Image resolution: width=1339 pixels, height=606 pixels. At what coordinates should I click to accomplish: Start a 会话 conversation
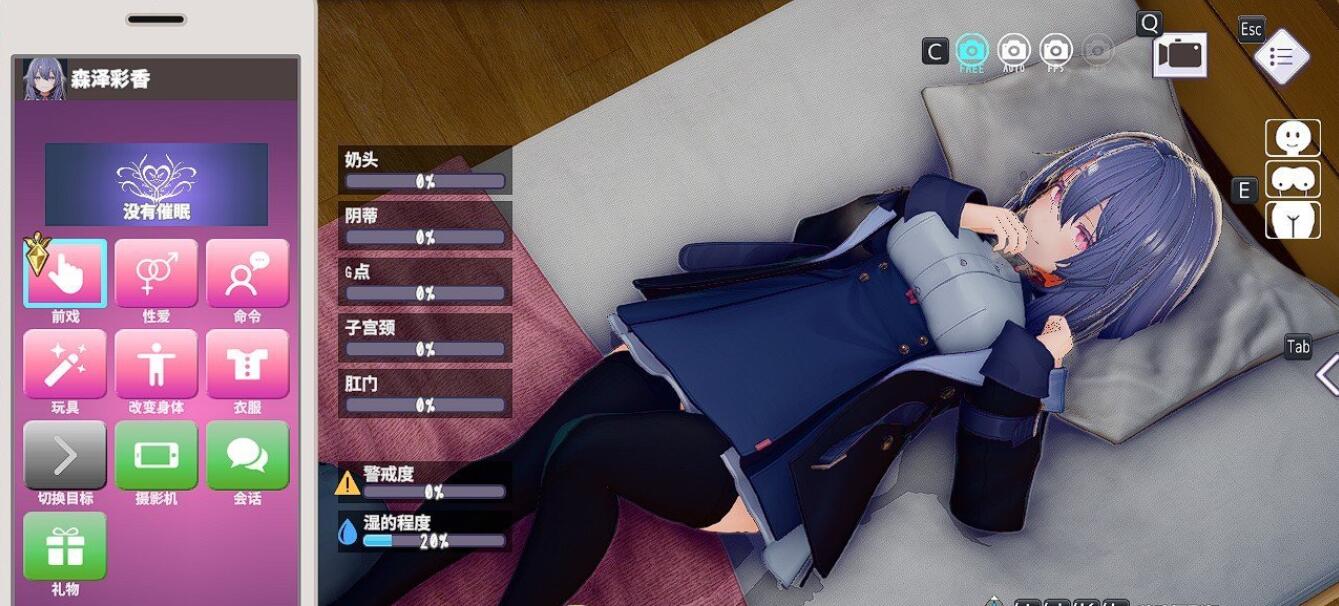pyautogui.click(x=247, y=455)
